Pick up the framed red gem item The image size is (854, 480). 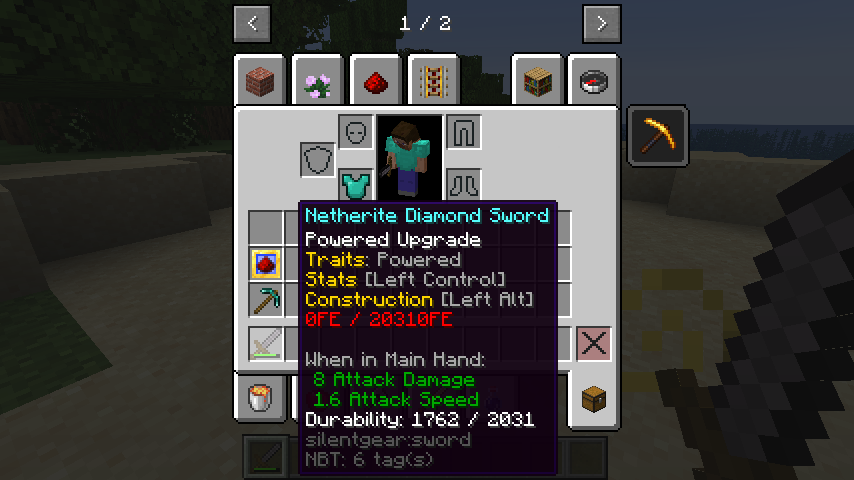click(266, 264)
